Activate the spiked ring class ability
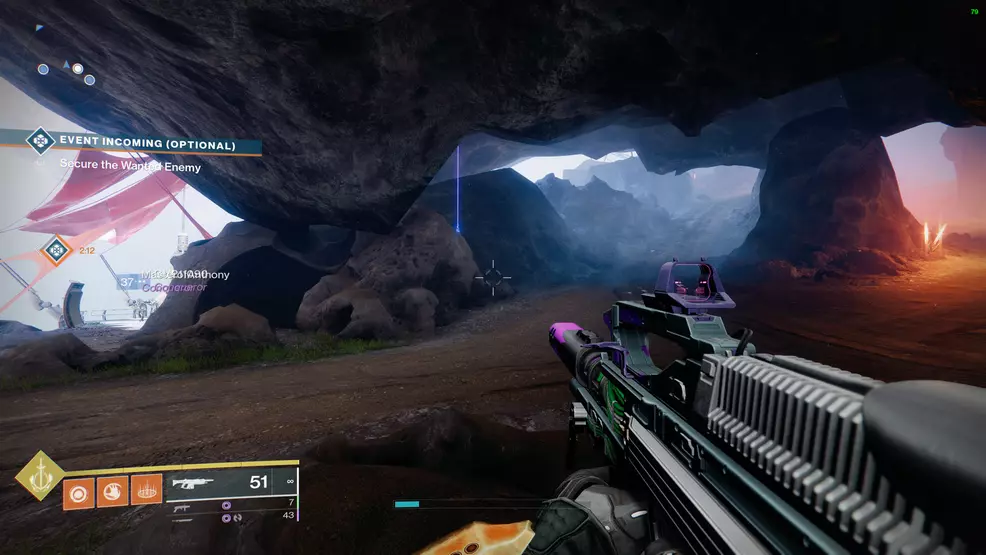986x555 pixels. pos(146,492)
